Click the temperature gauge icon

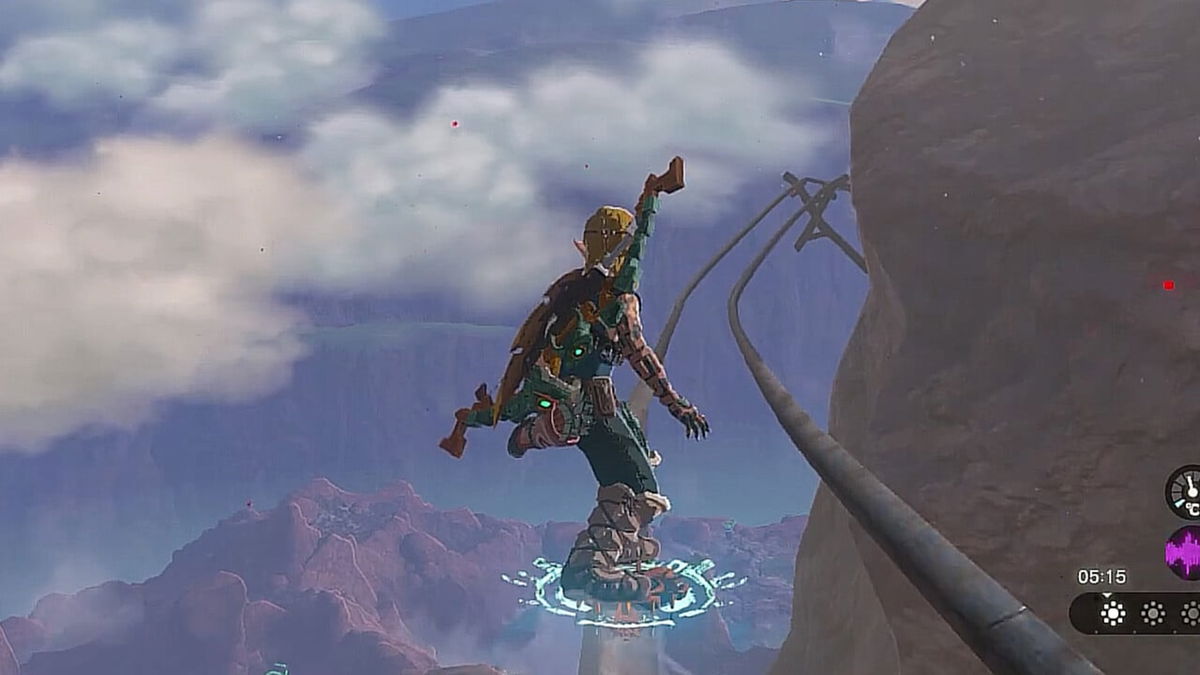pyautogui.click(x=1186, y=492)
